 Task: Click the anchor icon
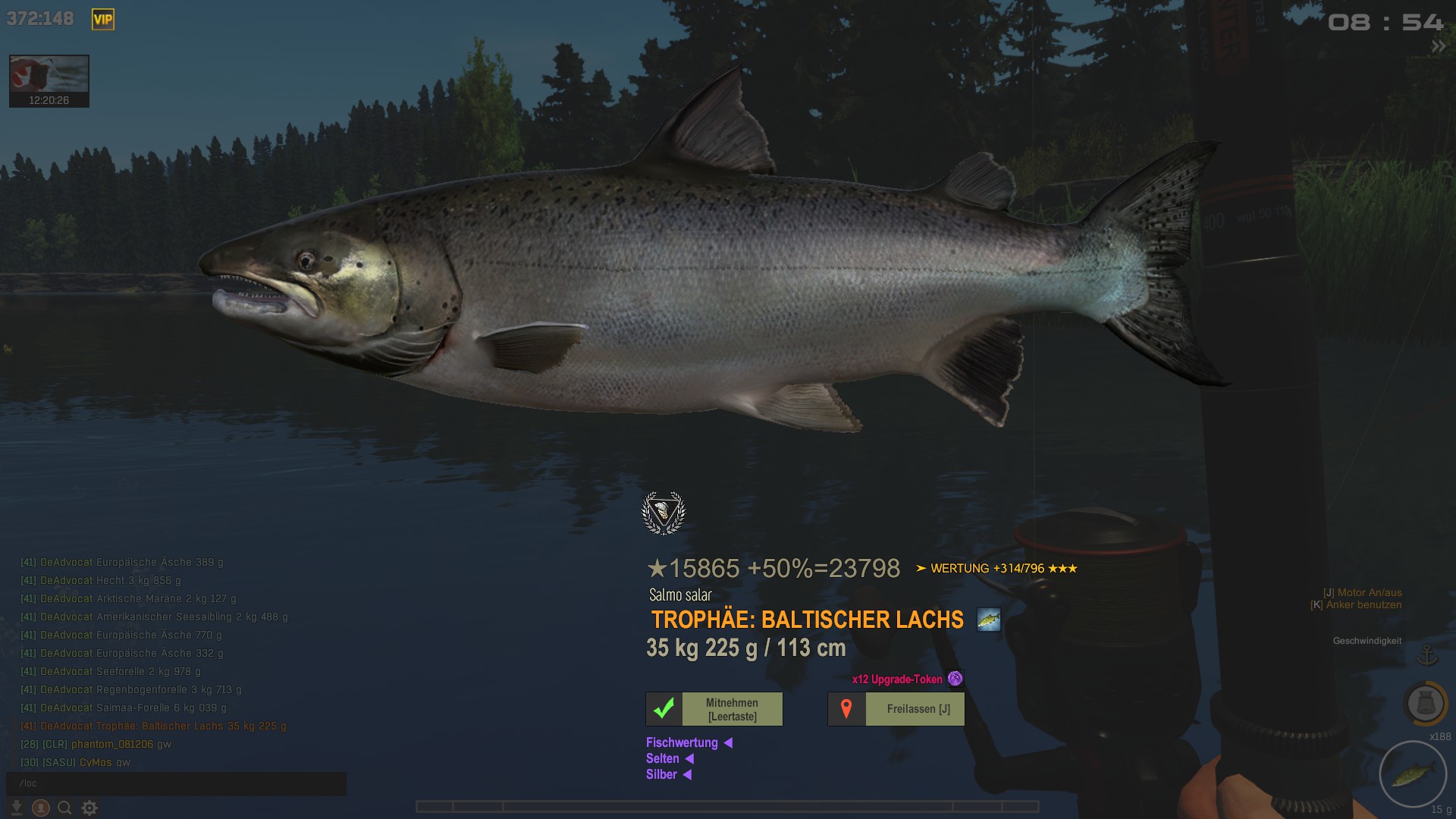(x=1427, y=654)
